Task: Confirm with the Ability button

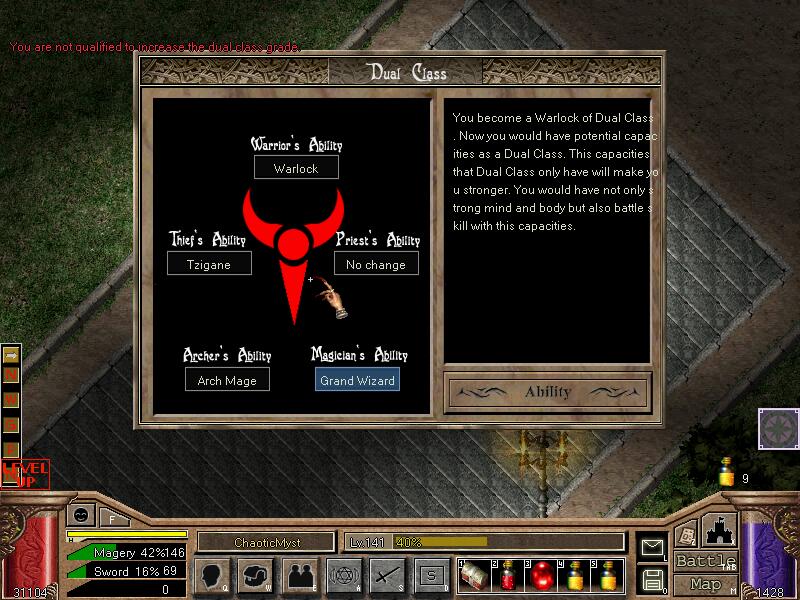Action: [x=547, y=392]
